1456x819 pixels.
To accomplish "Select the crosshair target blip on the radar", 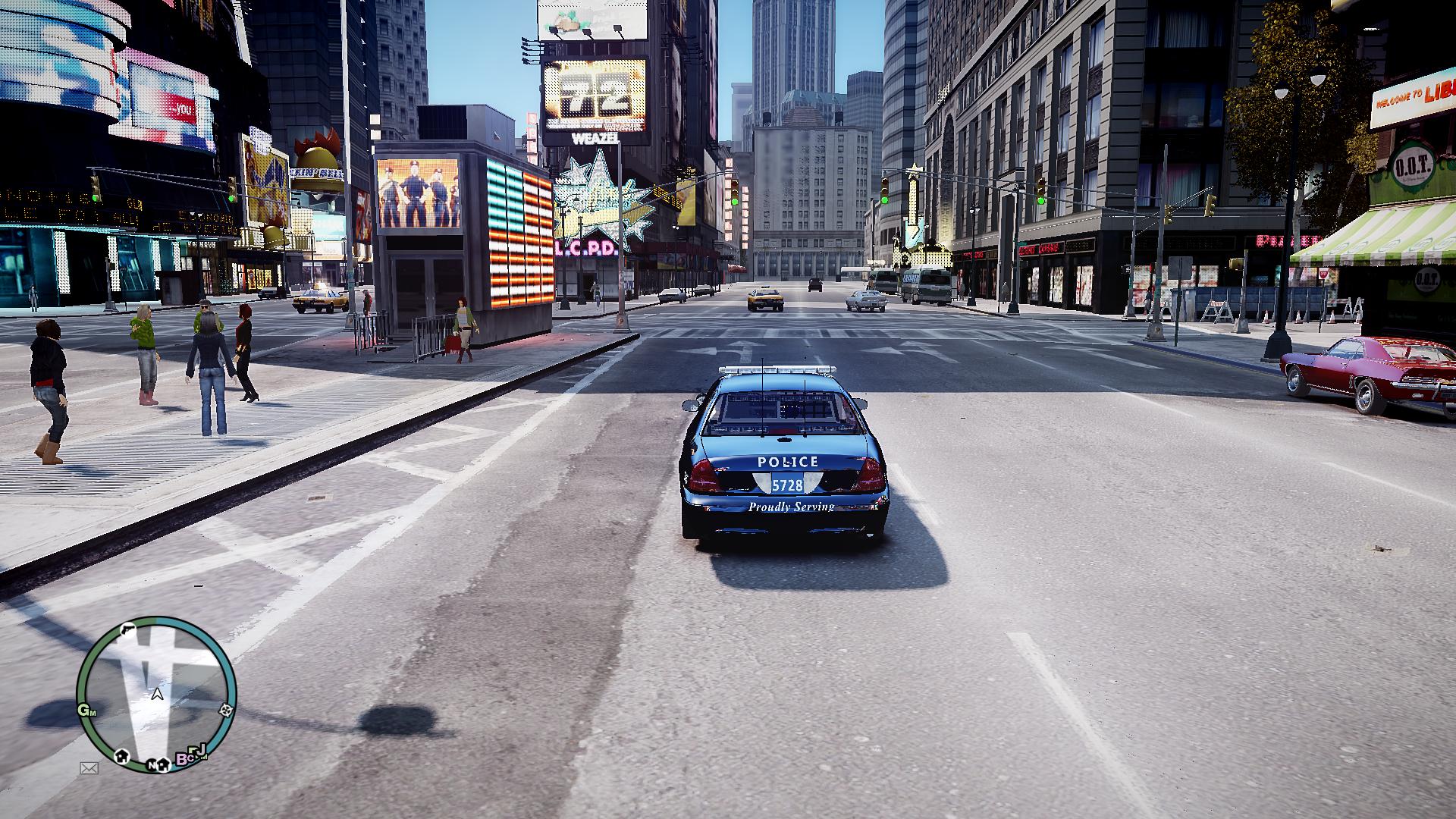I will (225, 711).
